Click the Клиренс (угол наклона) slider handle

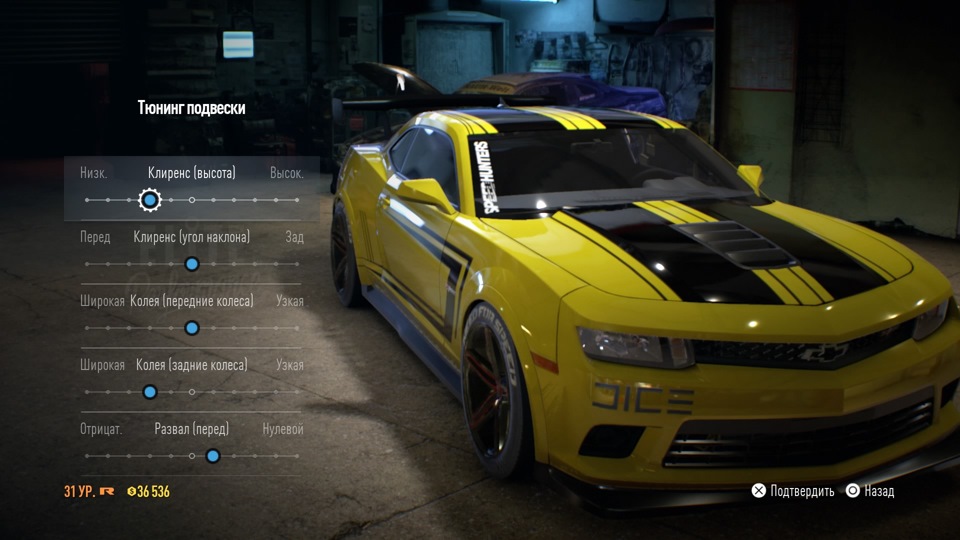(192, 264)
